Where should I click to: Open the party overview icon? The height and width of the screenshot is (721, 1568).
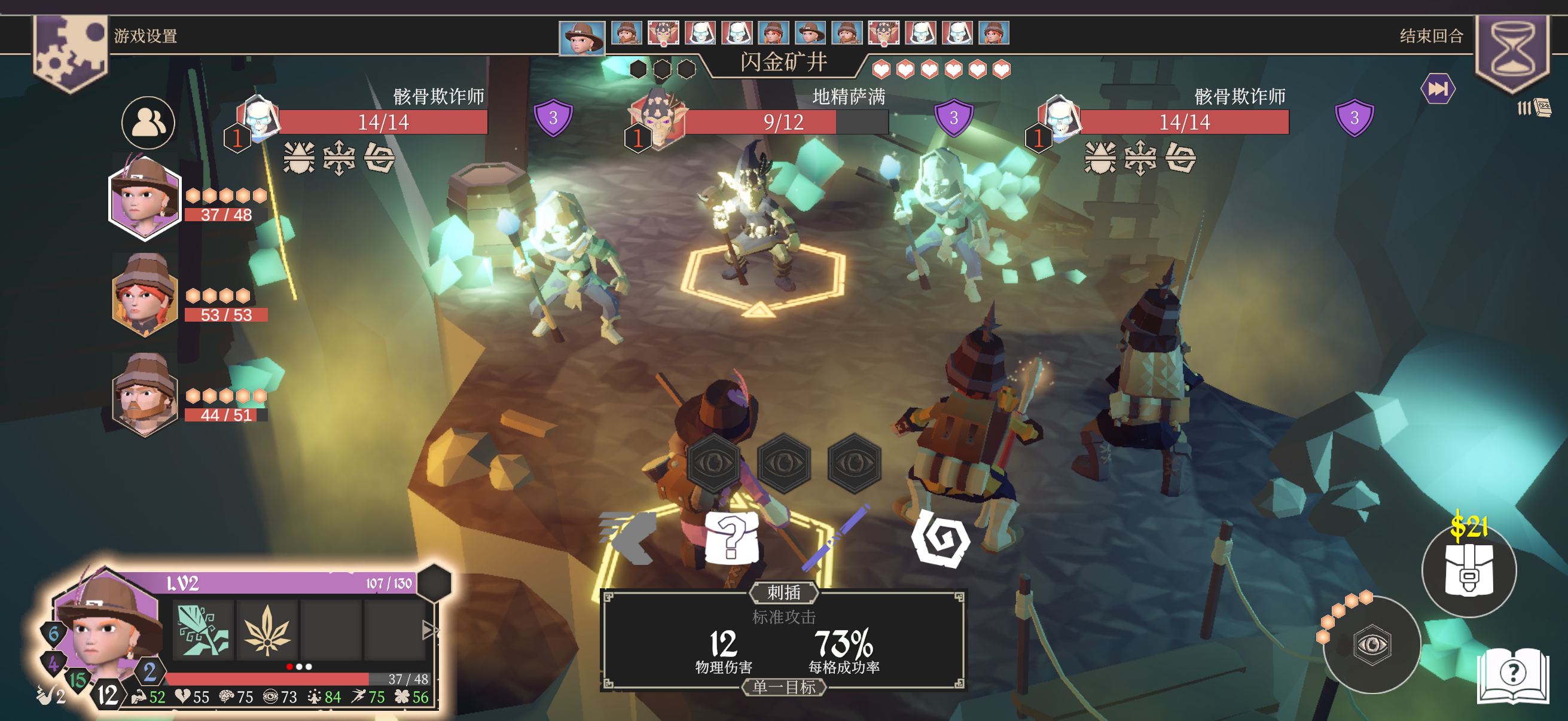click(148, 123)
